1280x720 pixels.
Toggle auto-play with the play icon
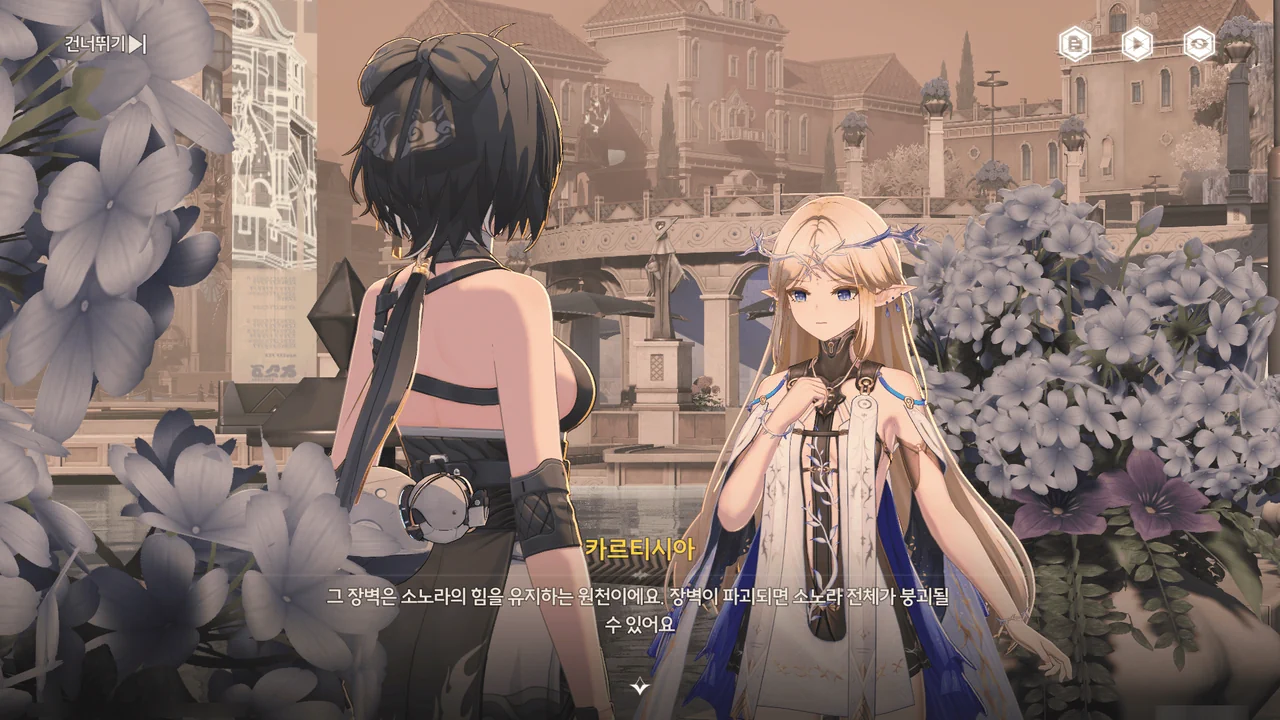[x=1137, y=44]
